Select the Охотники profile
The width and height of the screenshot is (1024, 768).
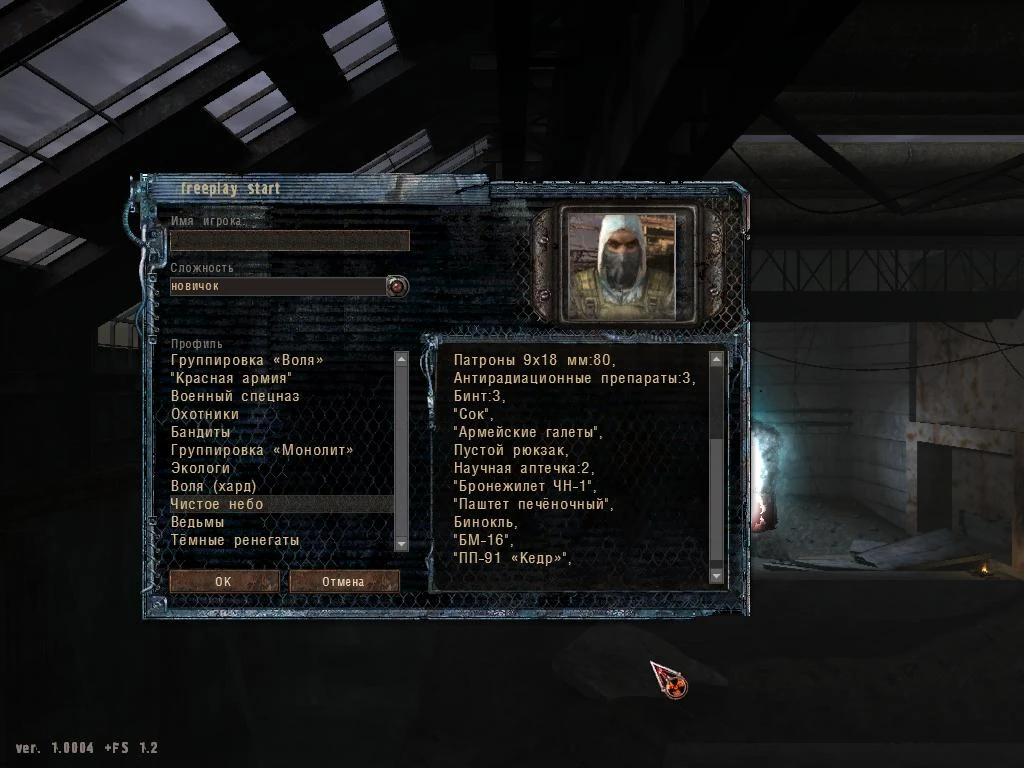click(x=205, y=414)
